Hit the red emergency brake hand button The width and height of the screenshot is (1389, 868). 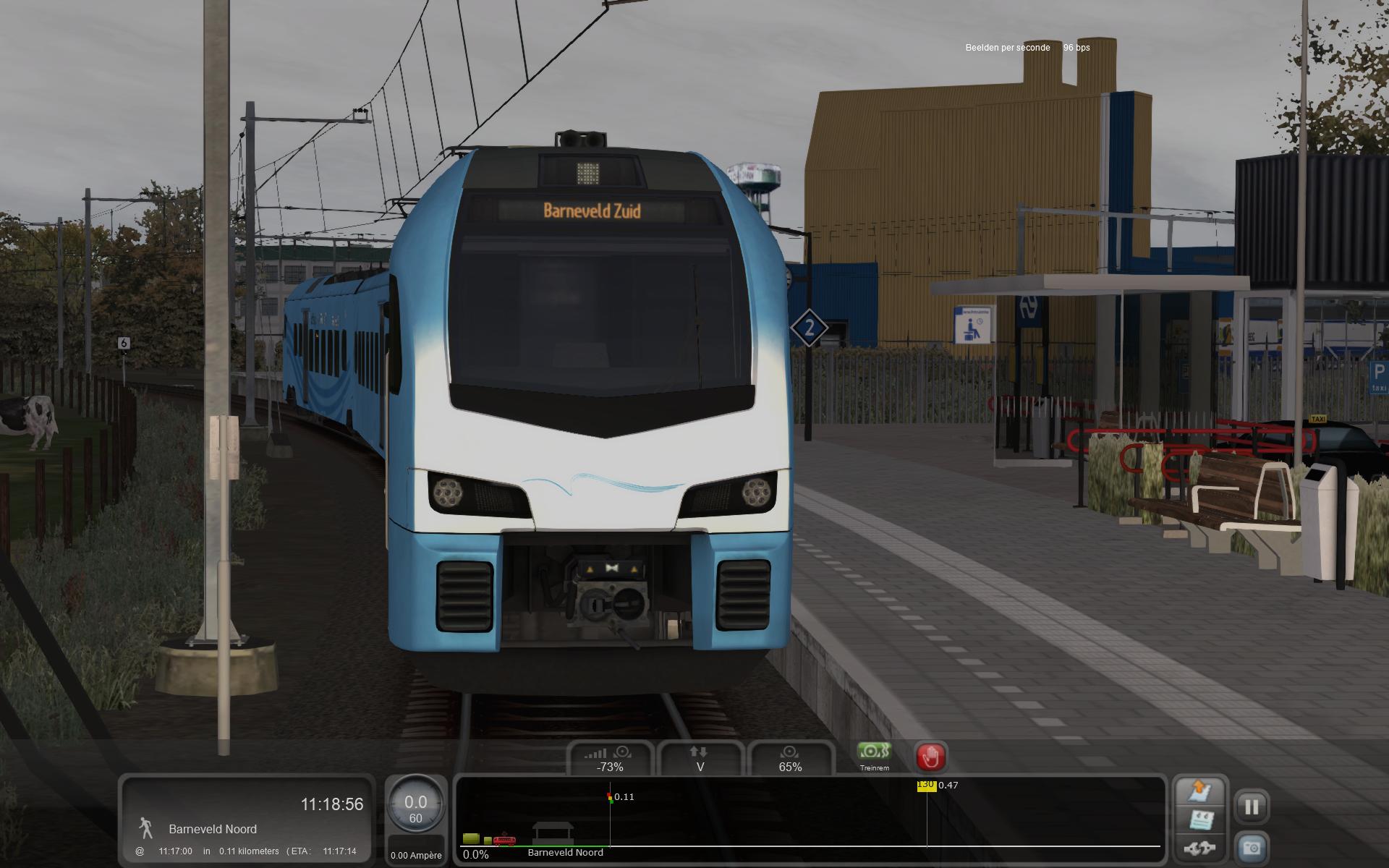coord(930,757)
